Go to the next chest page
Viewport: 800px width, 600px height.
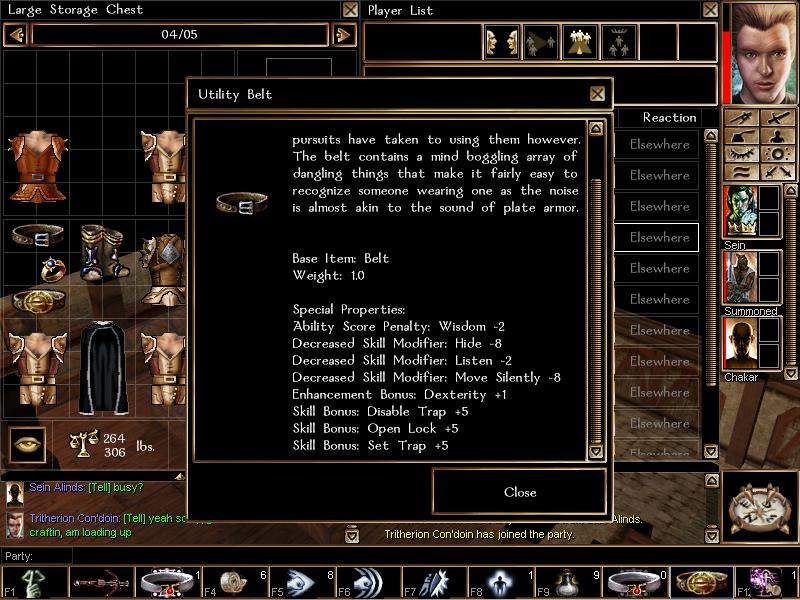(343, 35)
